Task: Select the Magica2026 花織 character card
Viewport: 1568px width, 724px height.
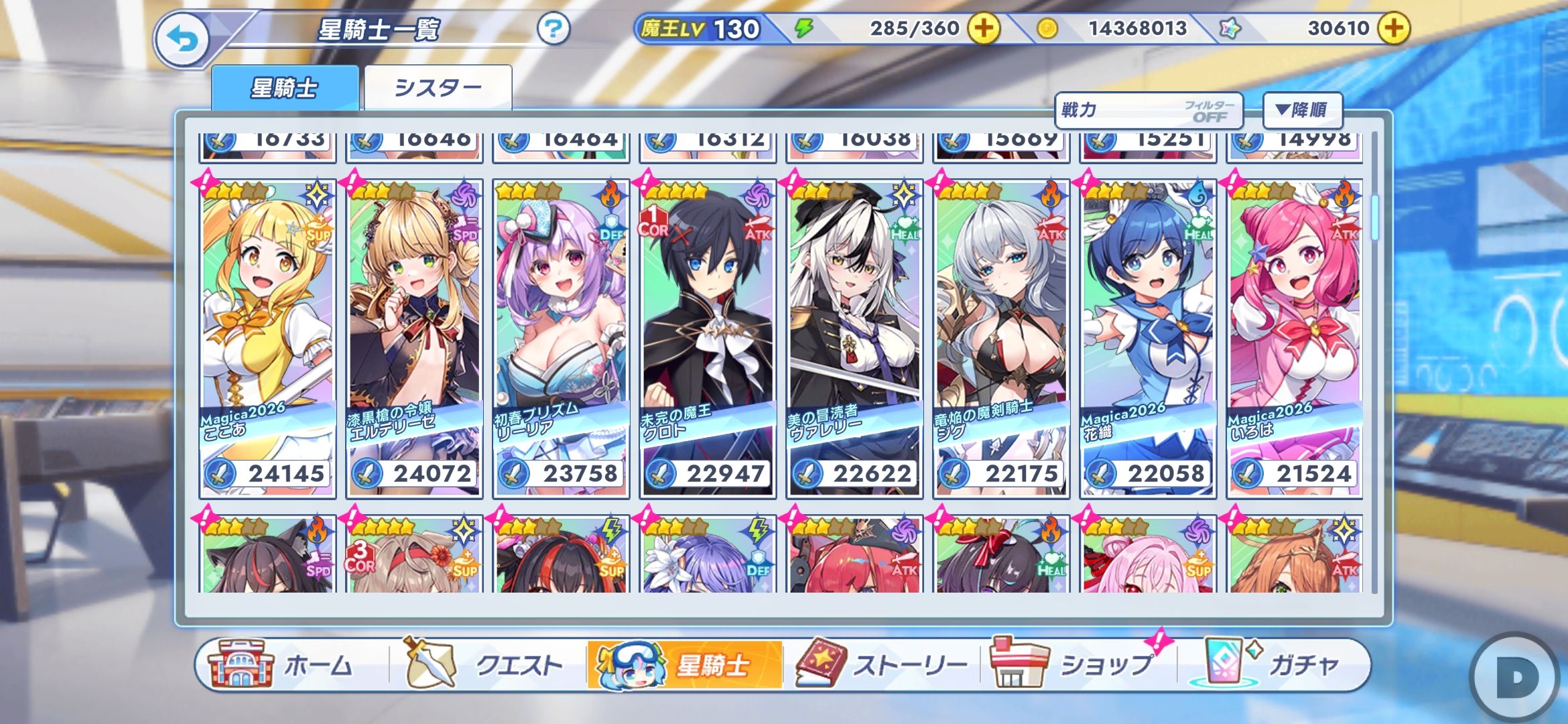Action: click(x=1148, y=339)
